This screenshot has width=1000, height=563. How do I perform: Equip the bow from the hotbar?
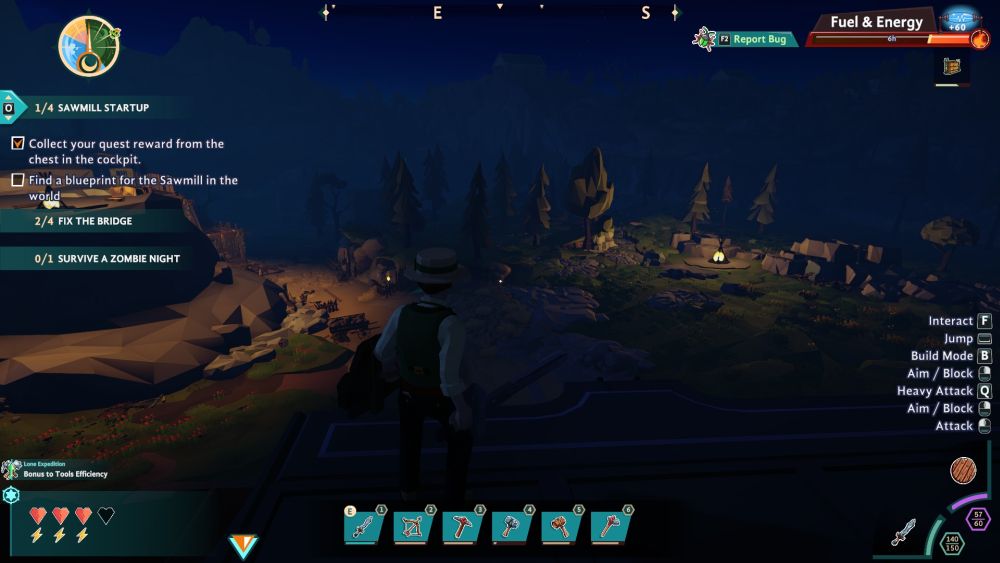412,526
